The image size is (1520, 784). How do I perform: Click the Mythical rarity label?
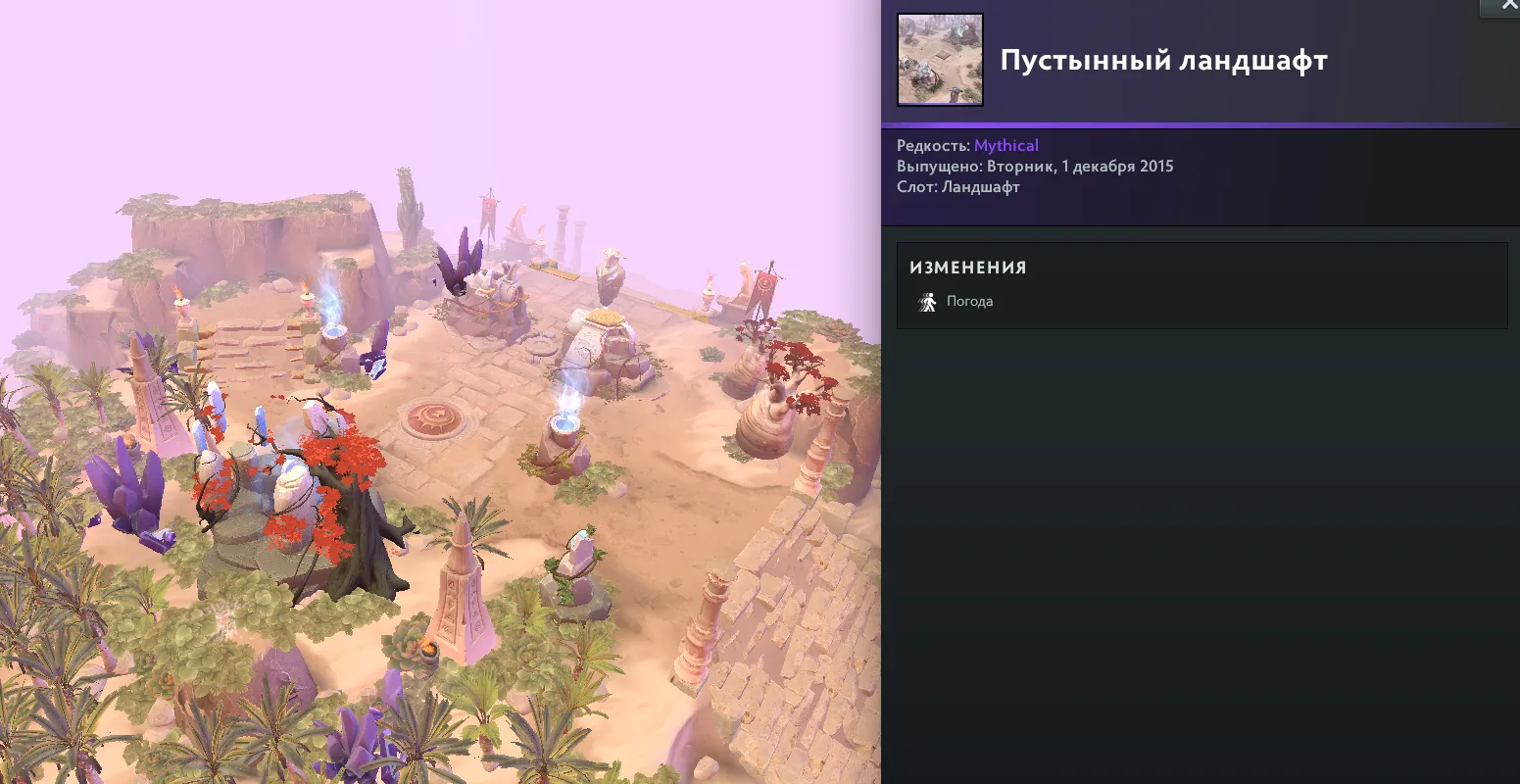pos(1005,146)
